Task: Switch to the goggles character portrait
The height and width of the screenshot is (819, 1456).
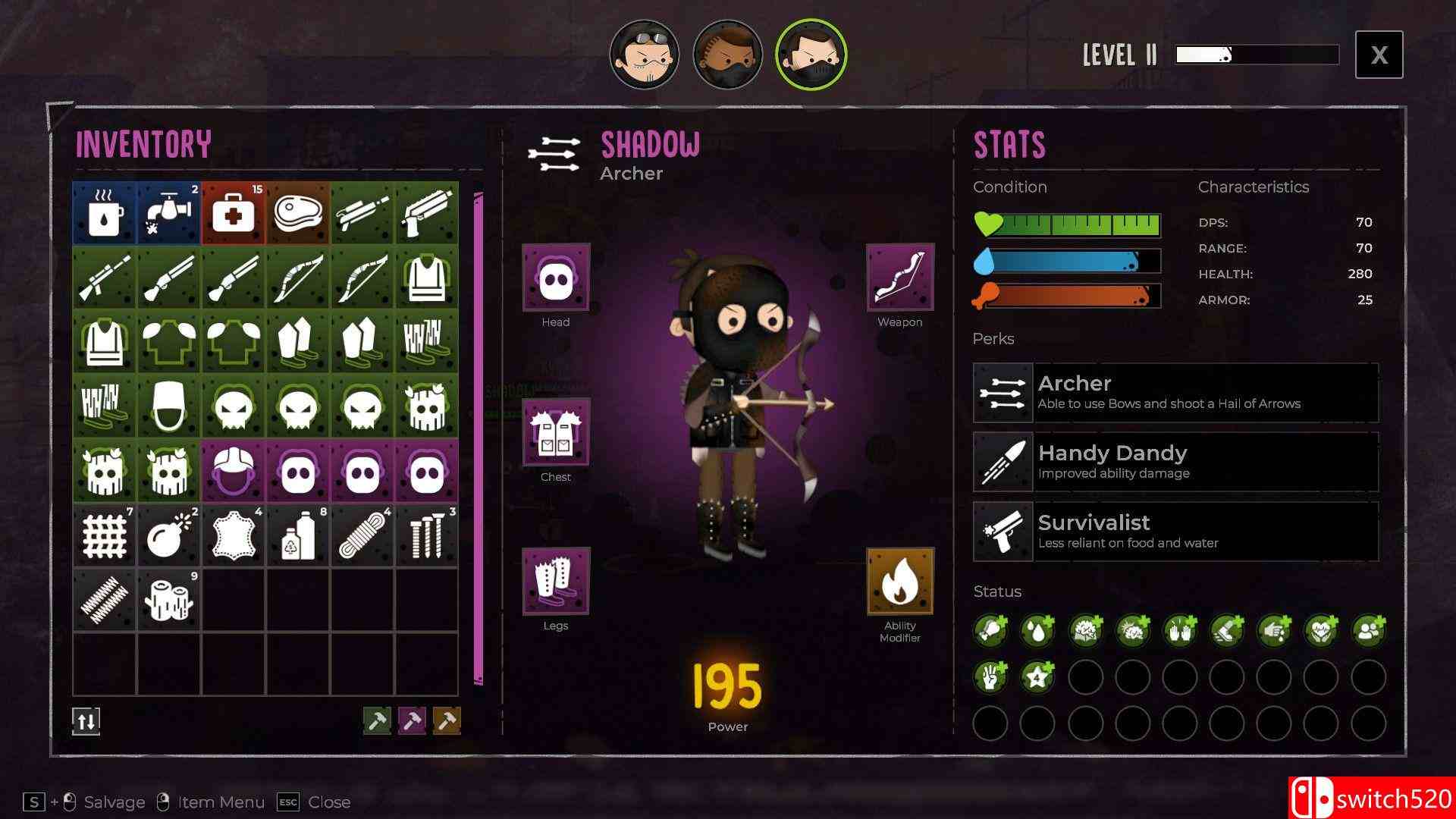Action: click(644, 55)
